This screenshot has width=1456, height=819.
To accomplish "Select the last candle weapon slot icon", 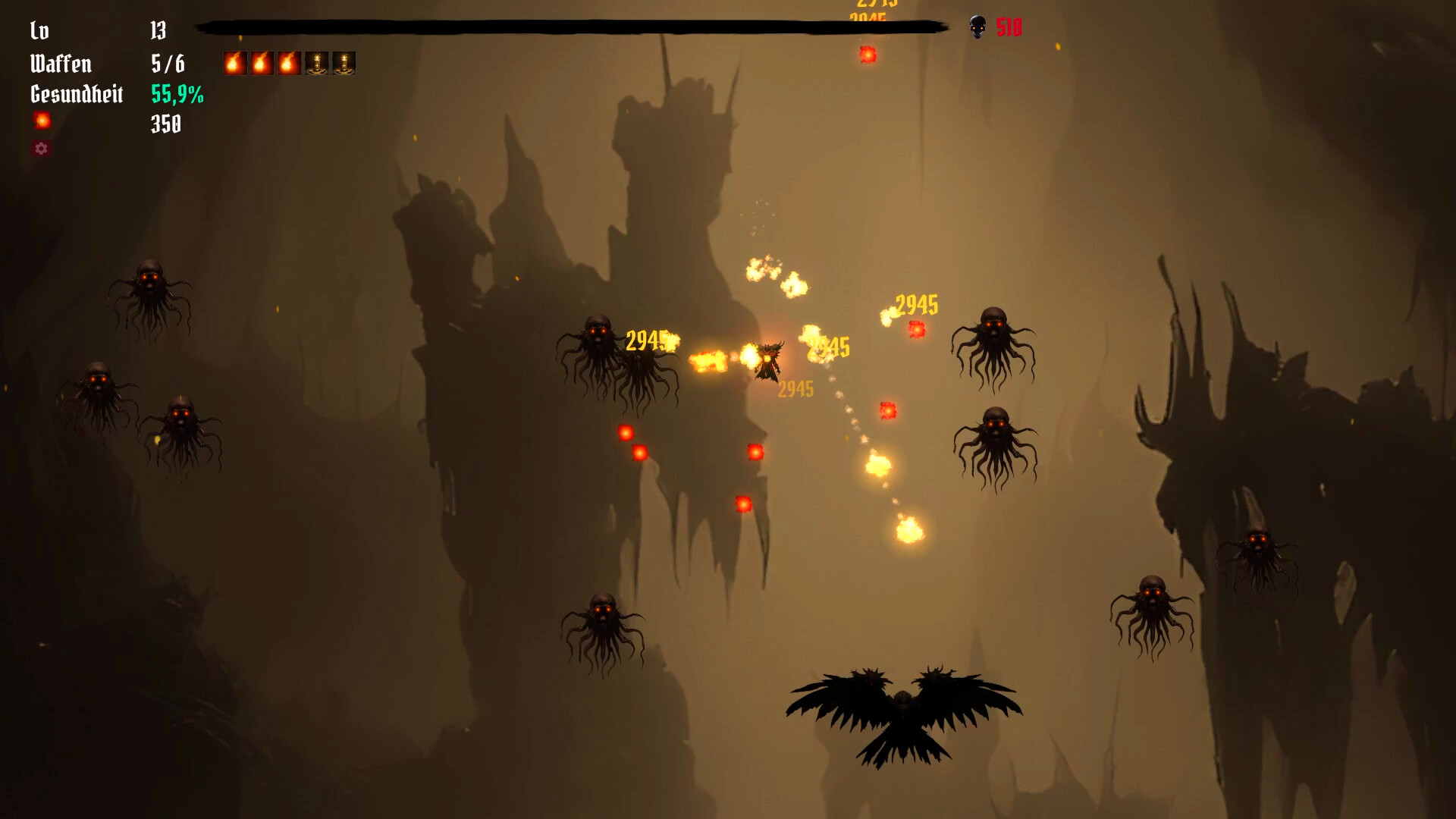I will (346, 63).
